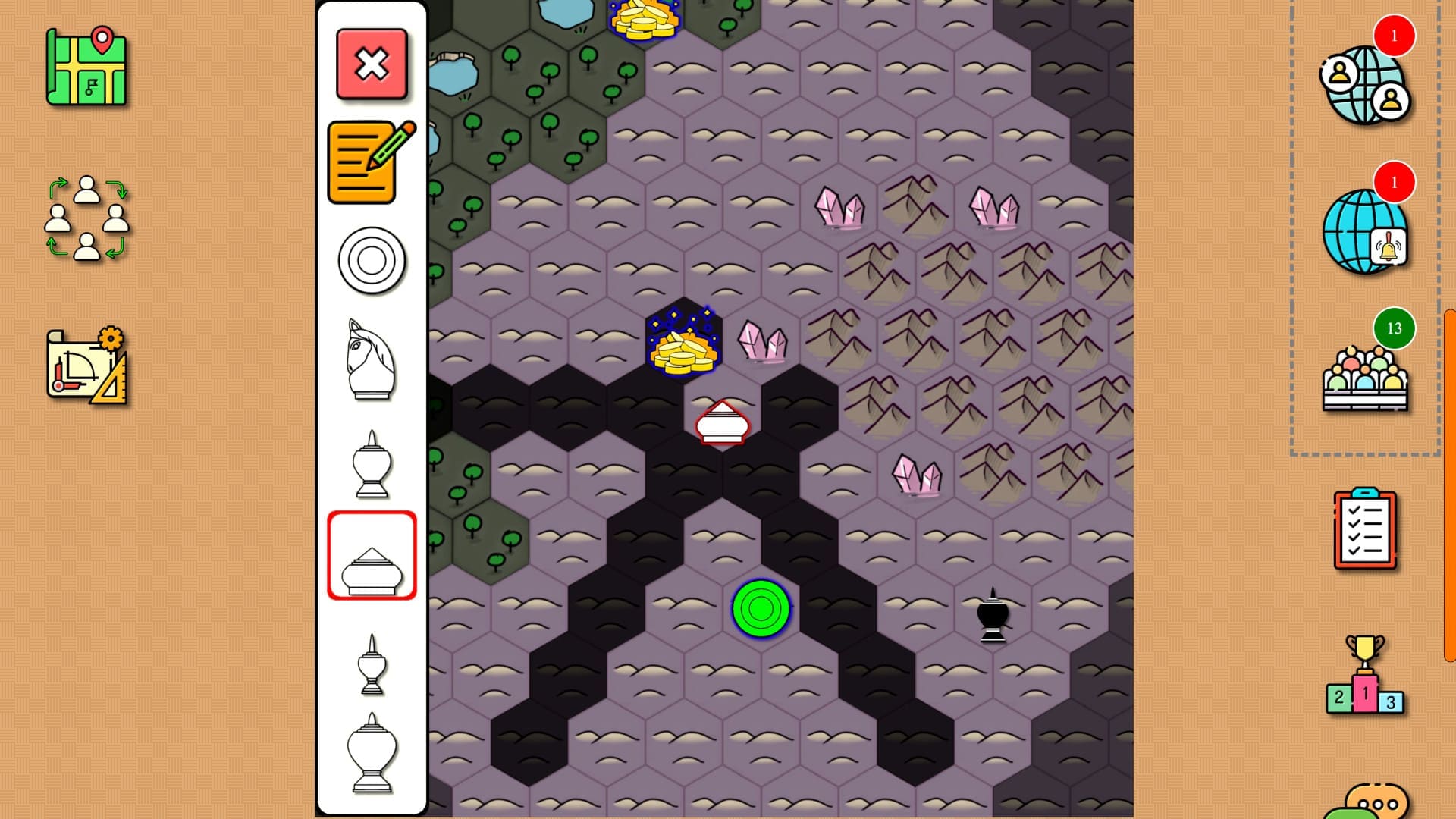Click the highlighted dome piece tool
This screenshot has height=819, width=1456.
[x=371, y=556]
